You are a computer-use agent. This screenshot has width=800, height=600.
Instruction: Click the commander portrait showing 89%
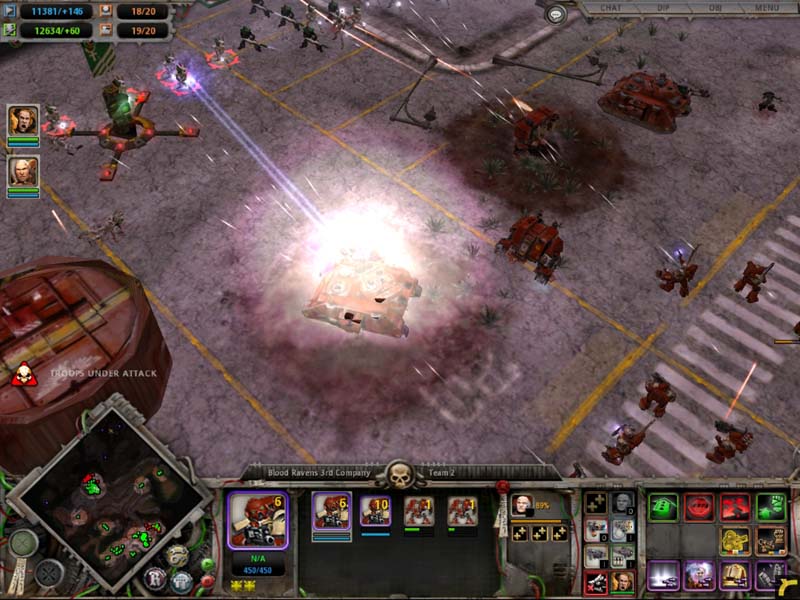tap(522, 504)
